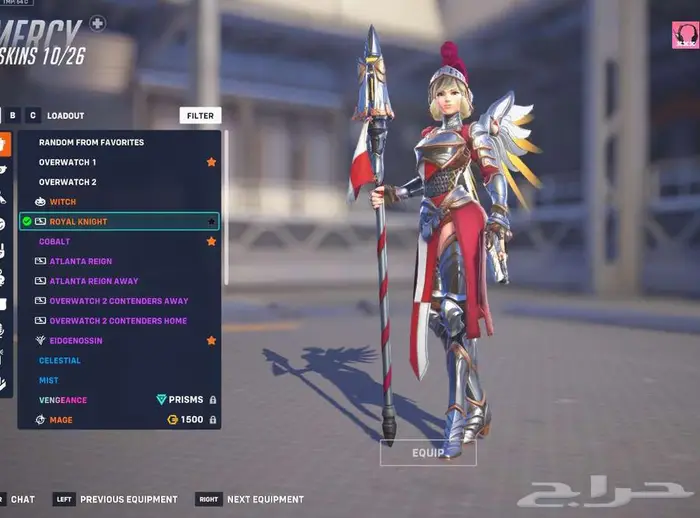The image size is (700, 518).
Task: Choose Overwatch 2 Contenders Away skin
Action: click(x=118, y=301)
